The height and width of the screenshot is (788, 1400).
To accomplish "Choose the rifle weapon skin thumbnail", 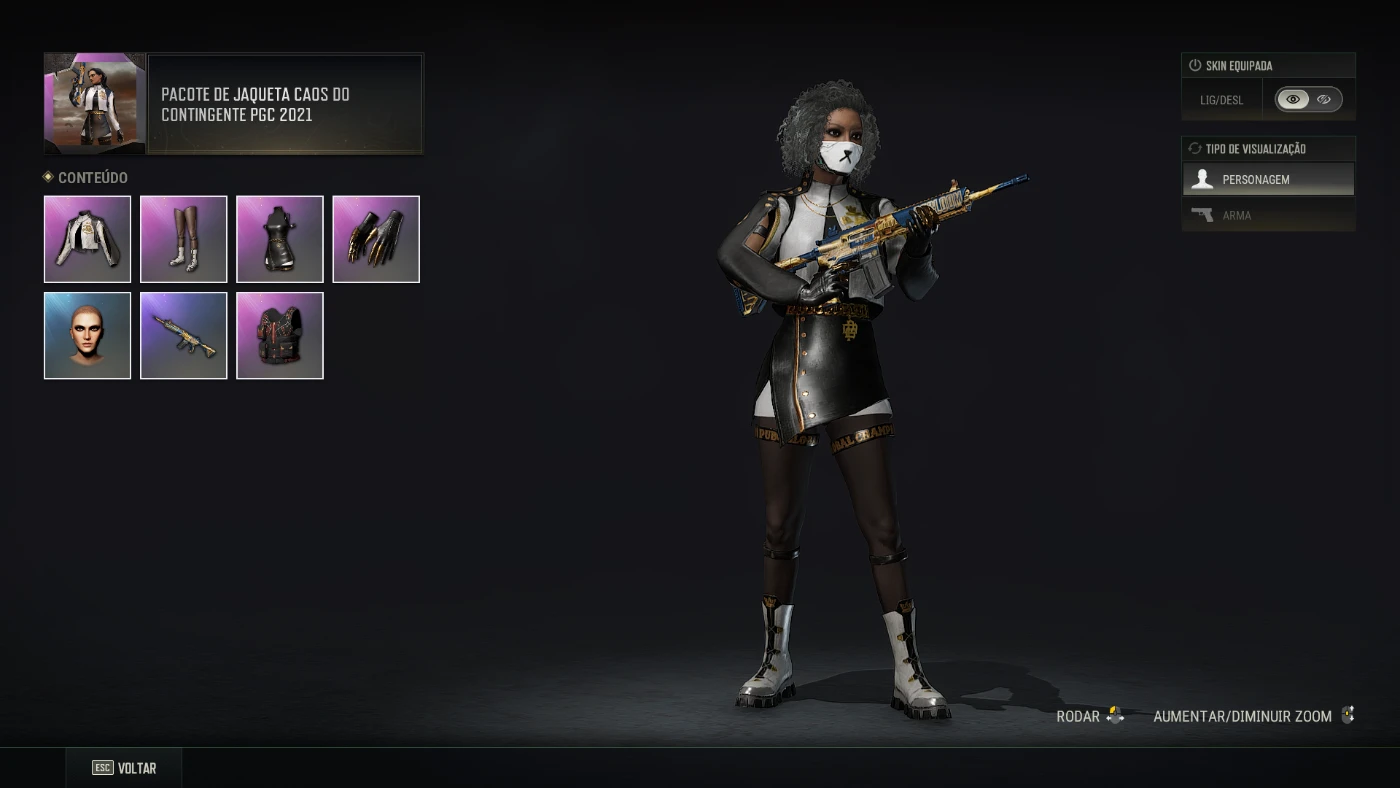I will pos(183,335).
